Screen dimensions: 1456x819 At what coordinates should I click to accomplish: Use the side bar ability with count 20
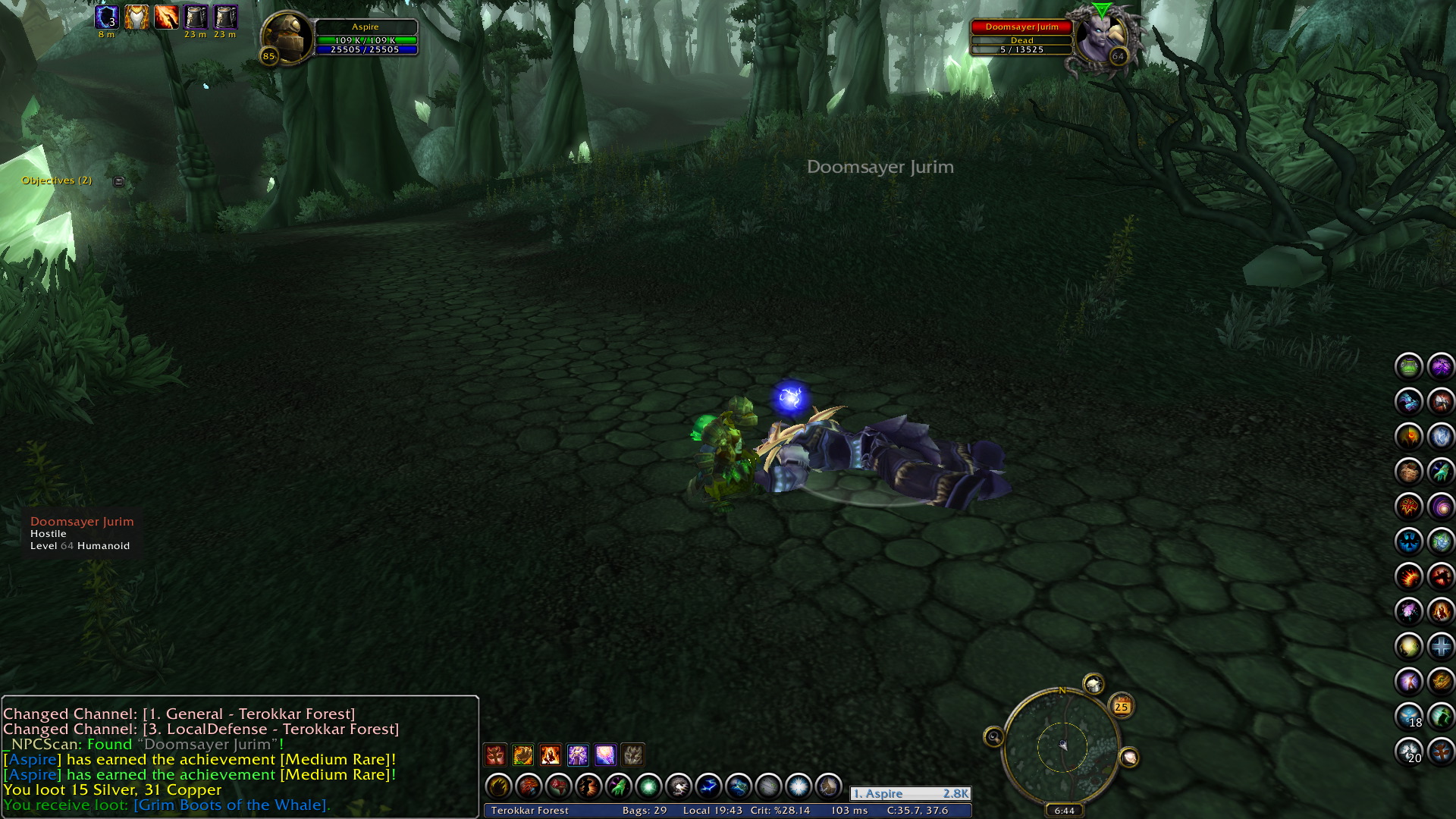[x=1409, y=752]
